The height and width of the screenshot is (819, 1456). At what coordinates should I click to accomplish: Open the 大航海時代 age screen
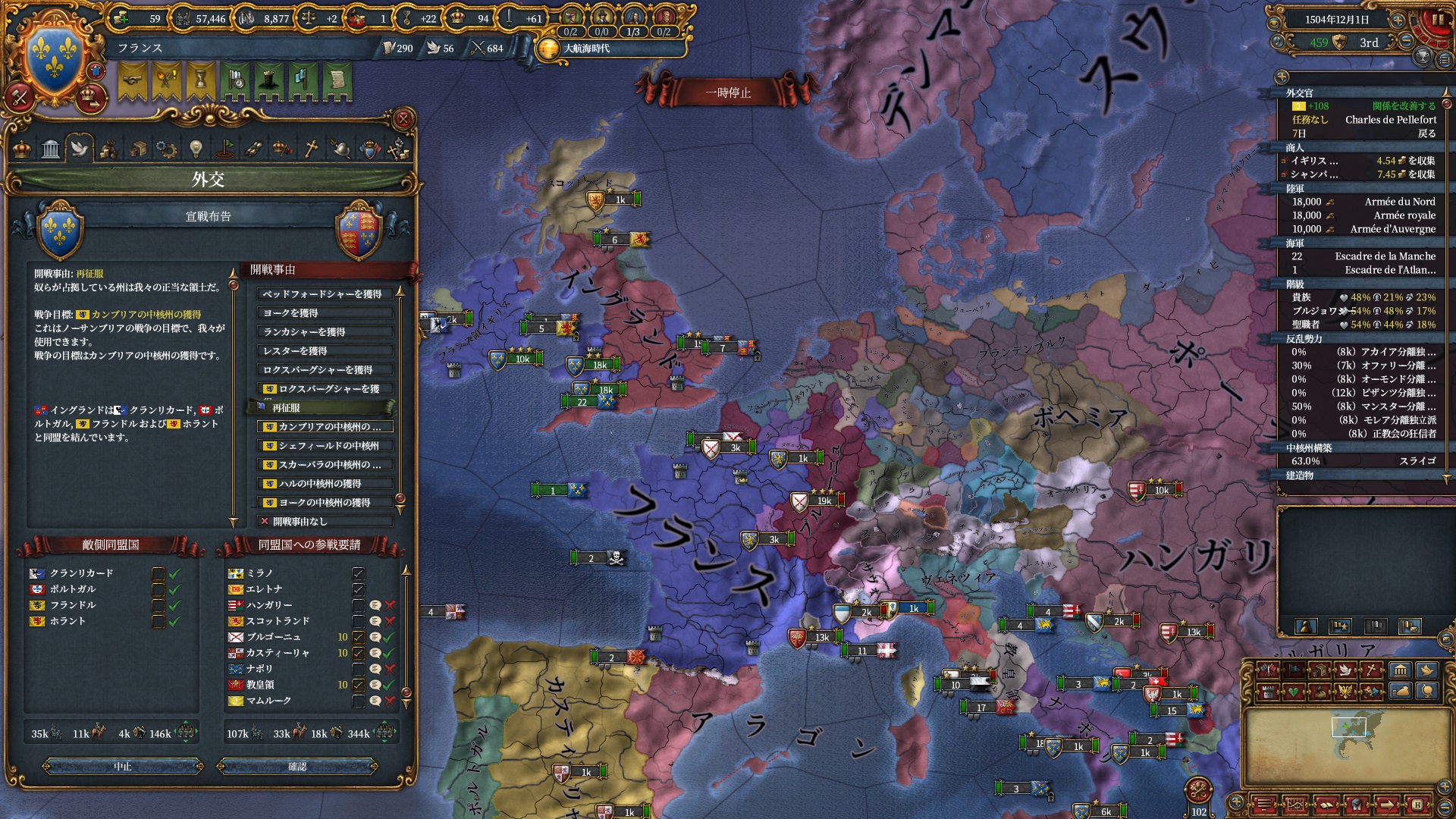[586, 49]
